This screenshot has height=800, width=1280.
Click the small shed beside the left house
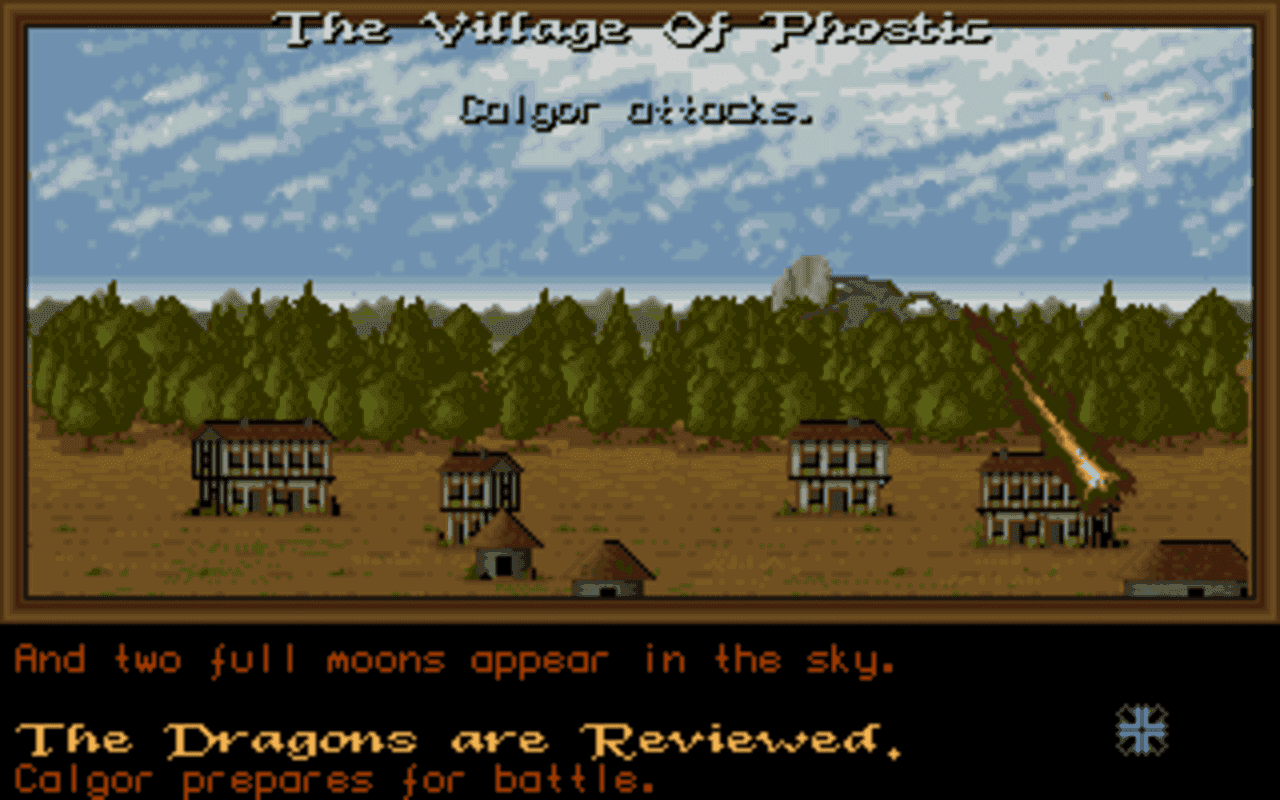click(505, 555)
